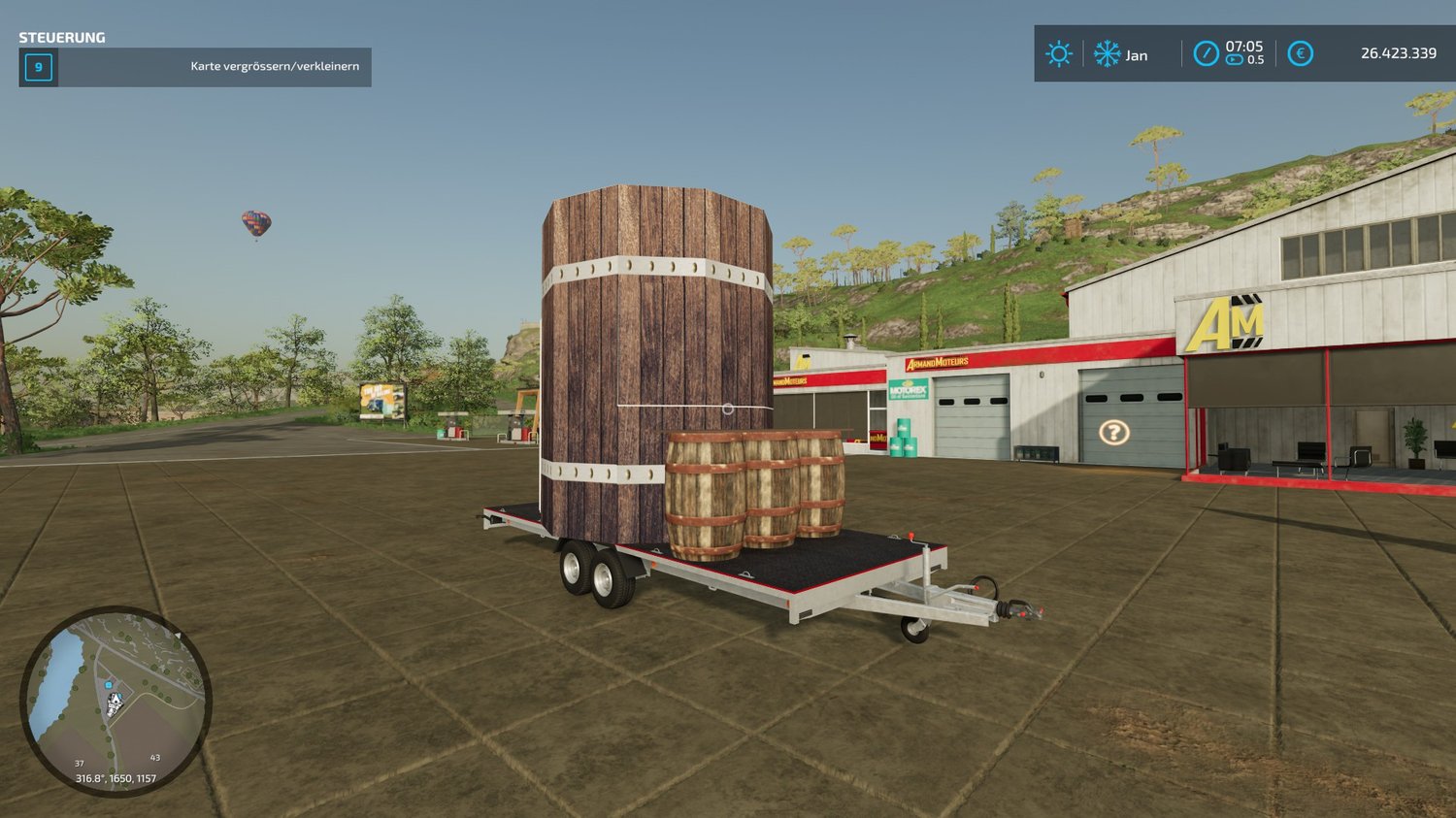The width and height of the screenshot is (1456, 818).
Task: Select the snowflake season icon
Action: (1107, 53)
